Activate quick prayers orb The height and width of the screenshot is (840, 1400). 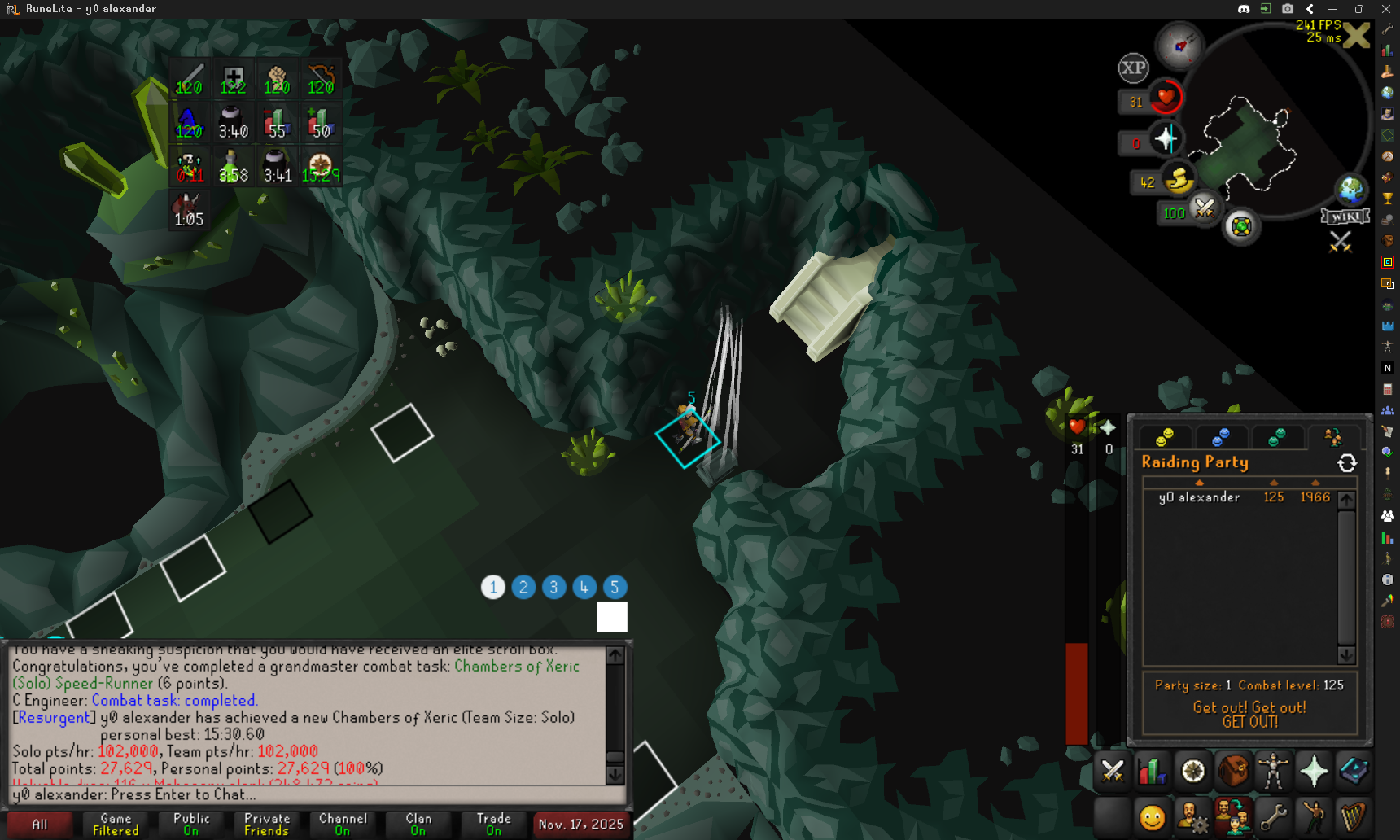click(x=1166, y=139)
